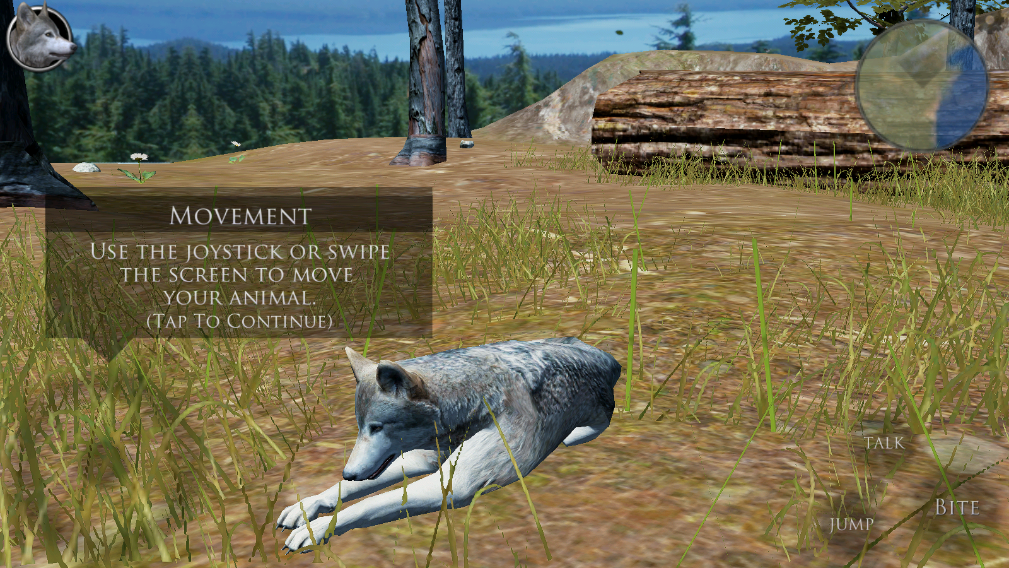This screenshot has height=568, width=1009.
Task: Open the wolf portrait icon
Action: (40, 38)
